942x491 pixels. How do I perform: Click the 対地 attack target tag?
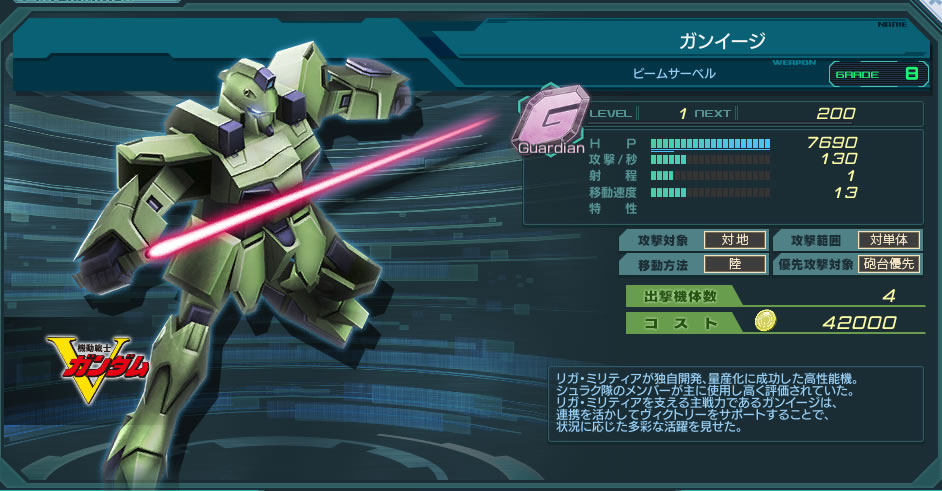[735, 240]
